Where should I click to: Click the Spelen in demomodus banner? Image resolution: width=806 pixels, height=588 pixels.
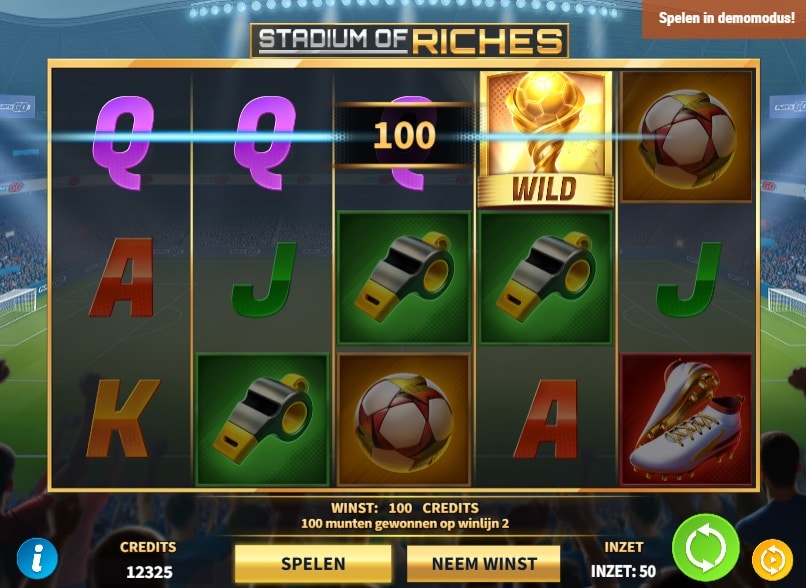tap(724, 19)
